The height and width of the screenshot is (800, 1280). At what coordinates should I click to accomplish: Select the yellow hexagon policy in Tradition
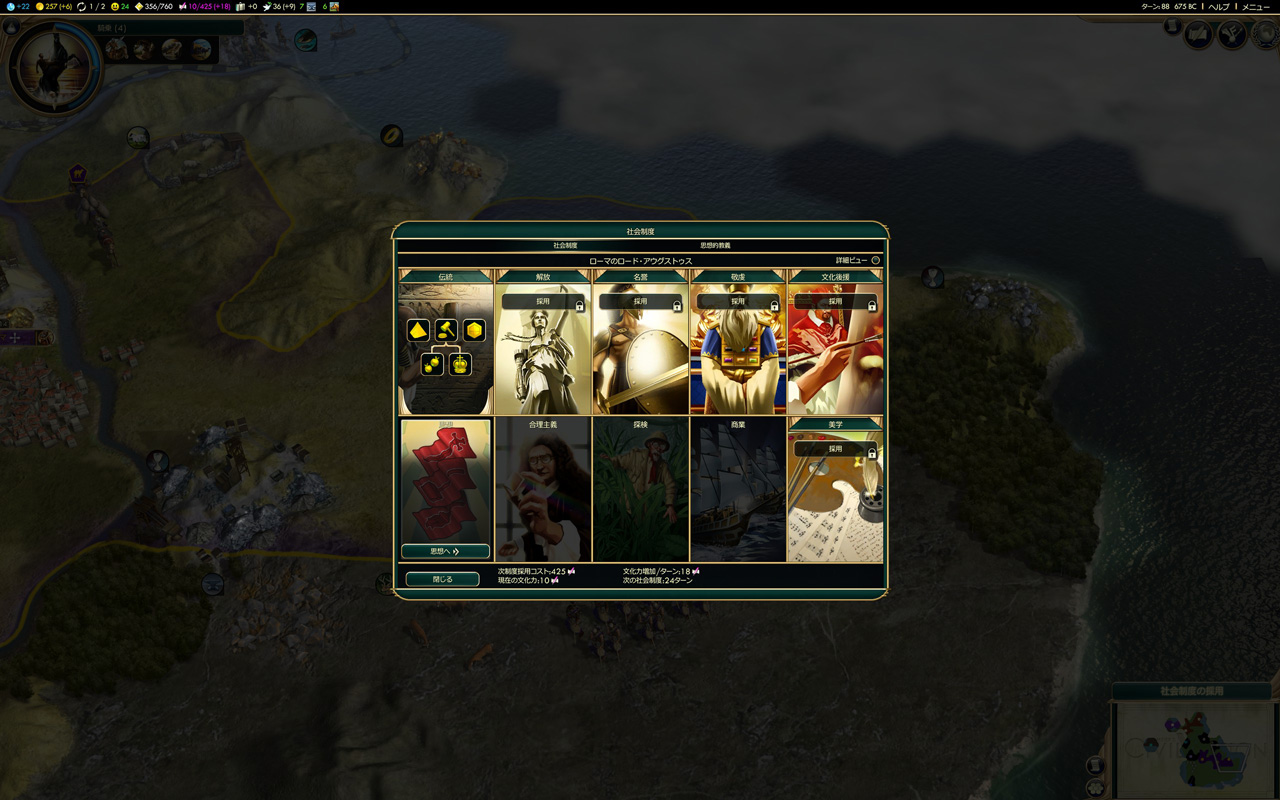click(474, 330)
